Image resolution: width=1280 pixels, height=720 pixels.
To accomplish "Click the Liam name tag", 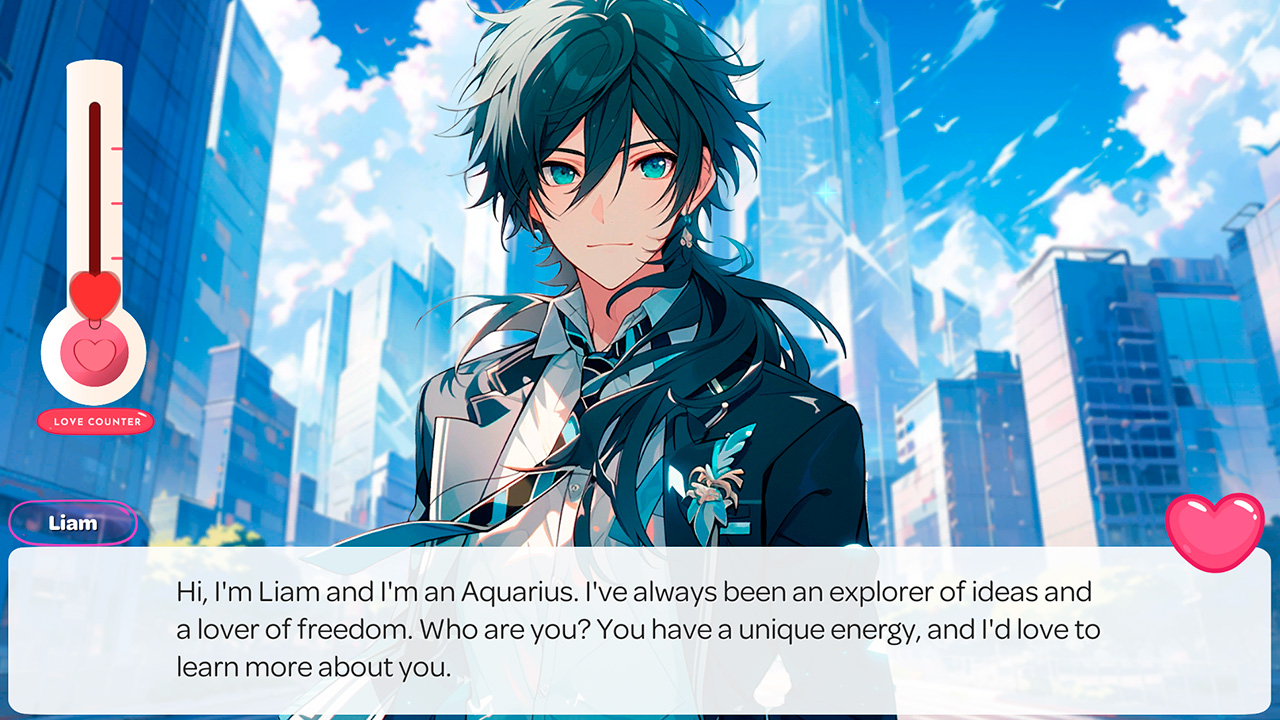I will (72, 522).
